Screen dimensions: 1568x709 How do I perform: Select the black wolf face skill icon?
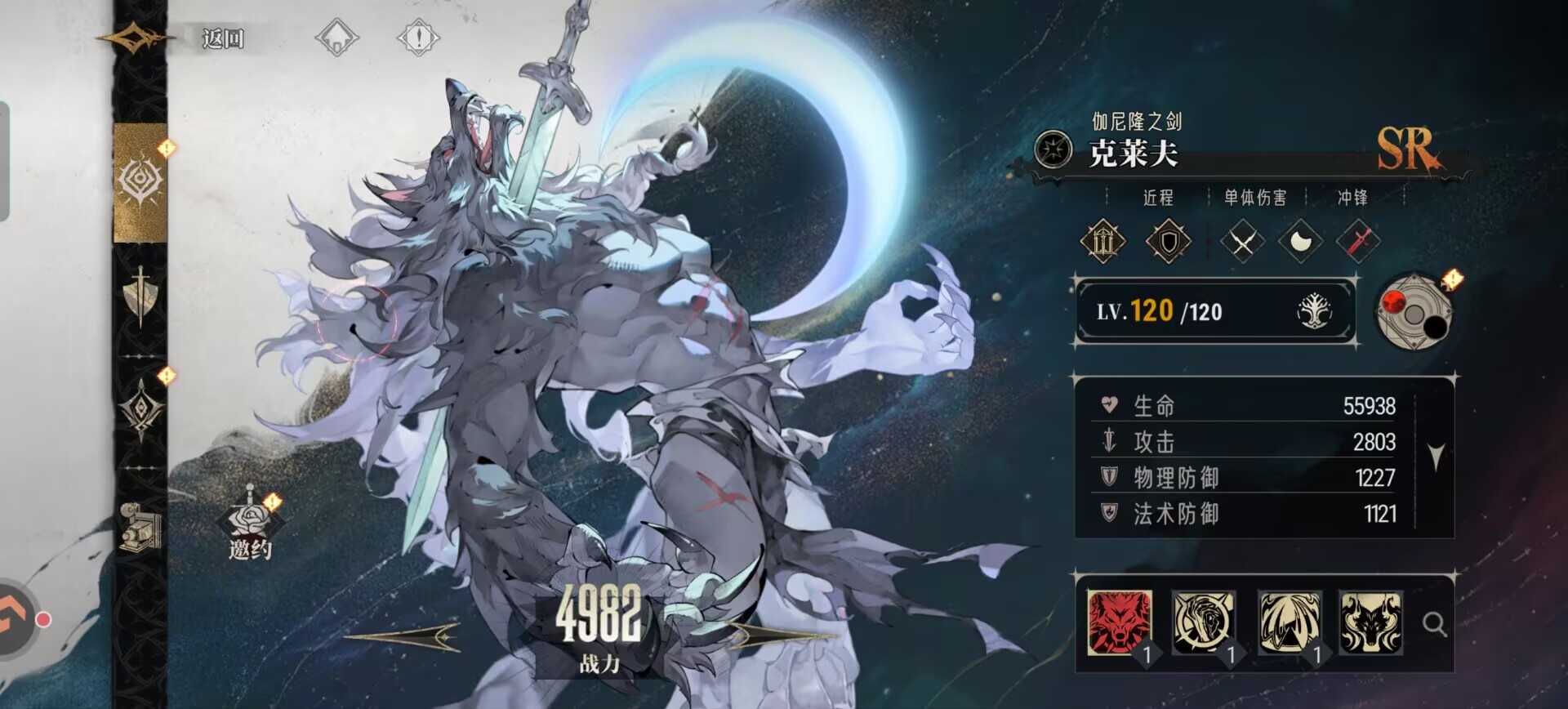click(1370, 622)
